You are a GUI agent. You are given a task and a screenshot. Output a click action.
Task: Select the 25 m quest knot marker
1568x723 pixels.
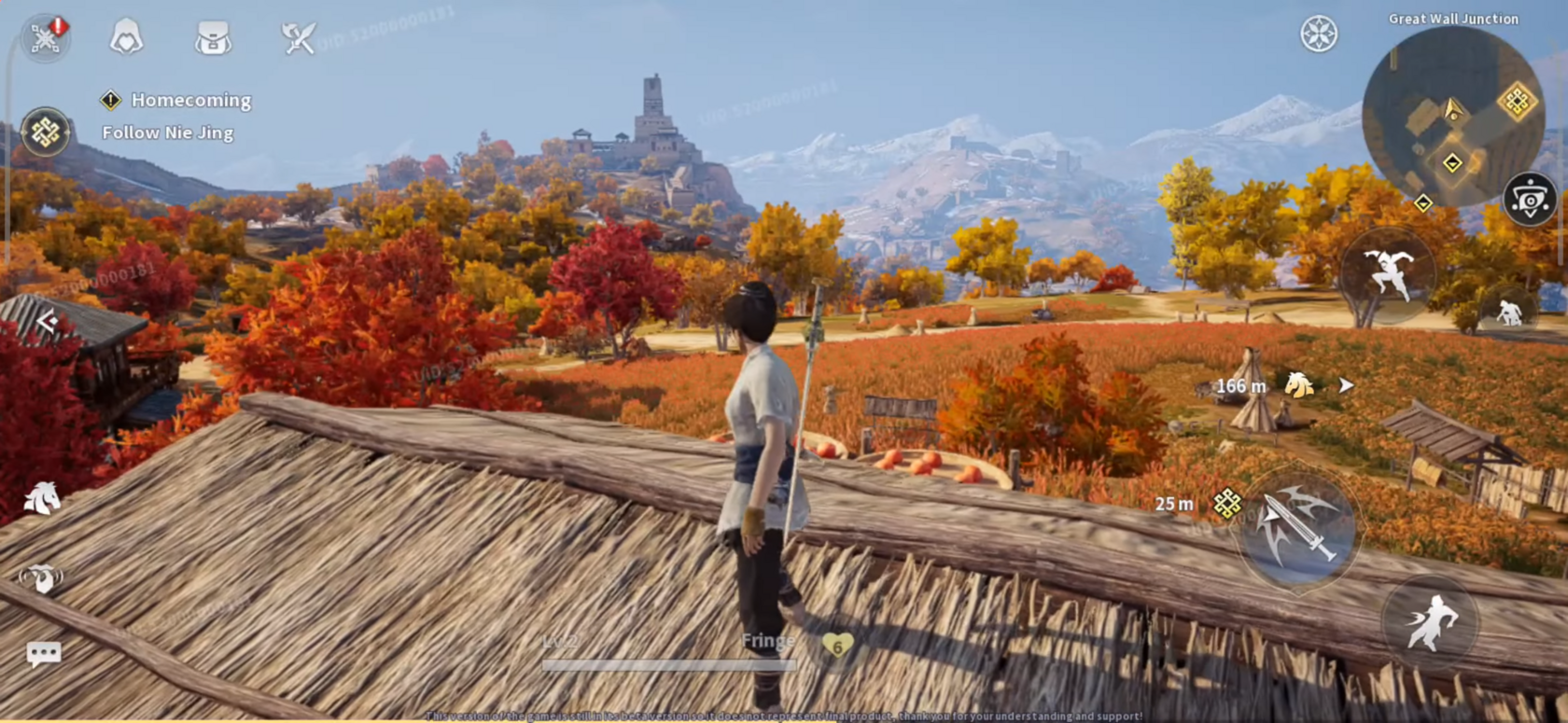[1226, 504]
